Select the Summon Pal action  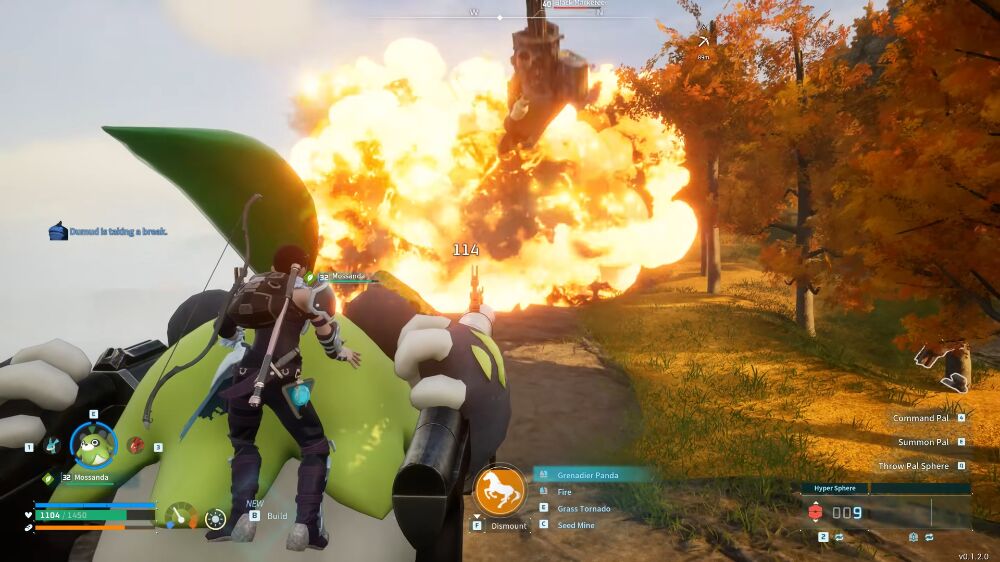[923, 442]
